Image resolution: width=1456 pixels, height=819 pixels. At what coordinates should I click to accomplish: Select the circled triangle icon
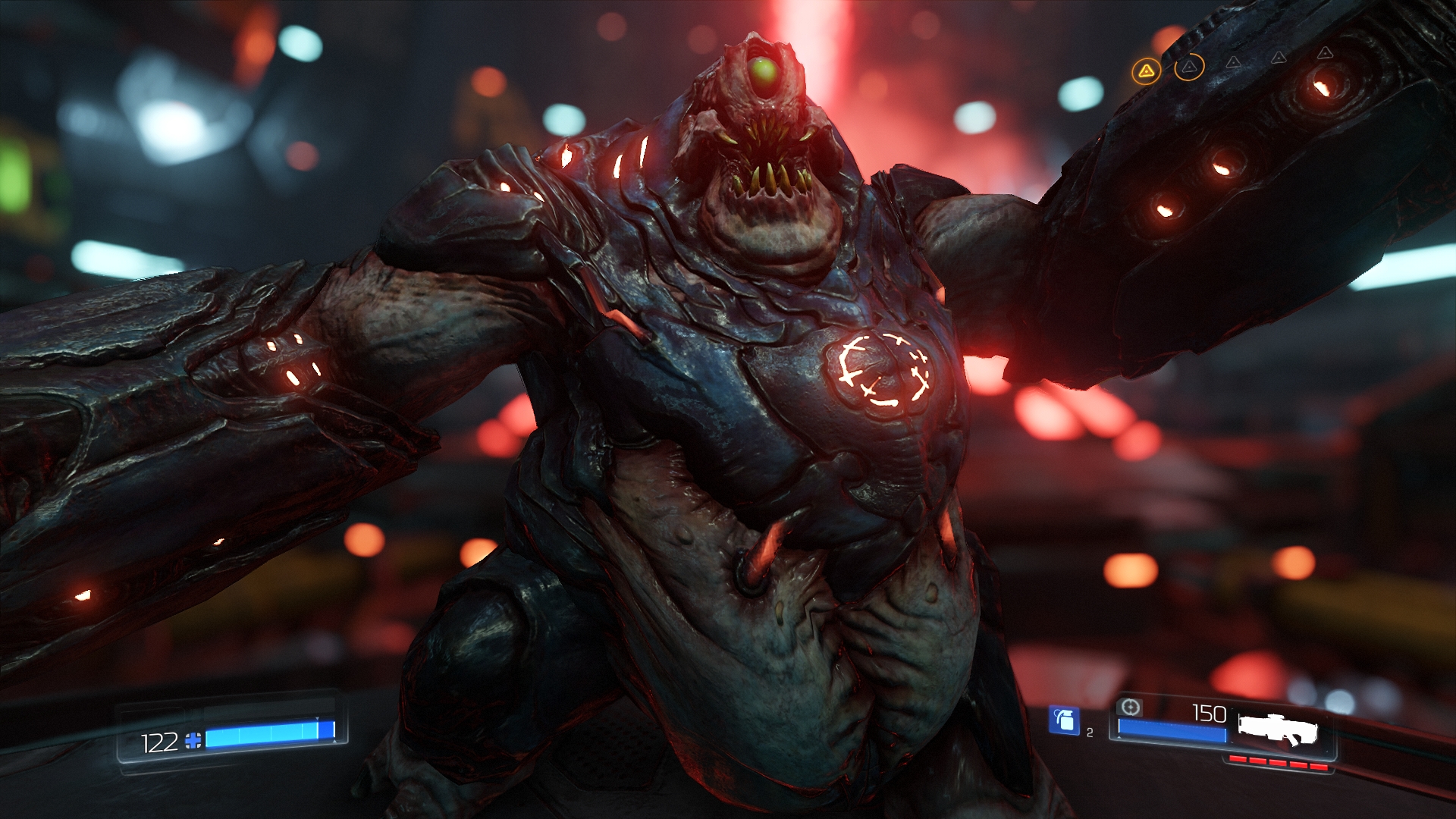1189,67
